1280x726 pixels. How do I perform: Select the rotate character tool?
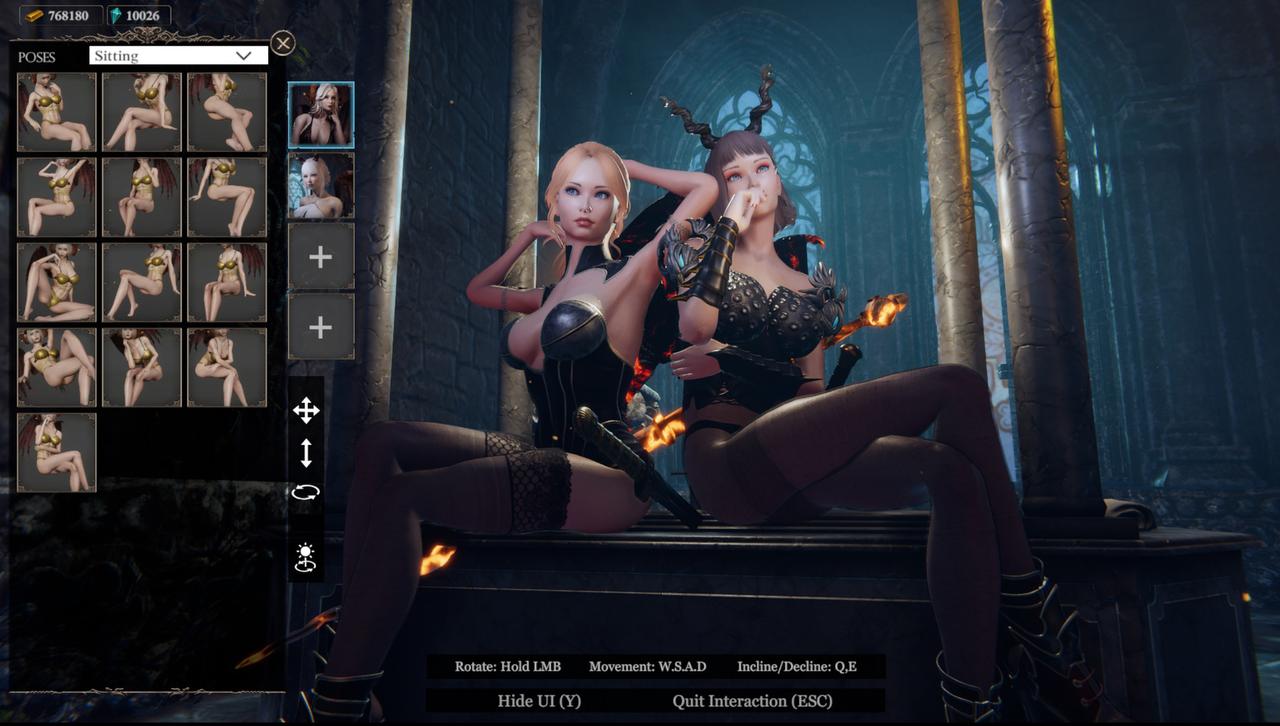(307, 494)
